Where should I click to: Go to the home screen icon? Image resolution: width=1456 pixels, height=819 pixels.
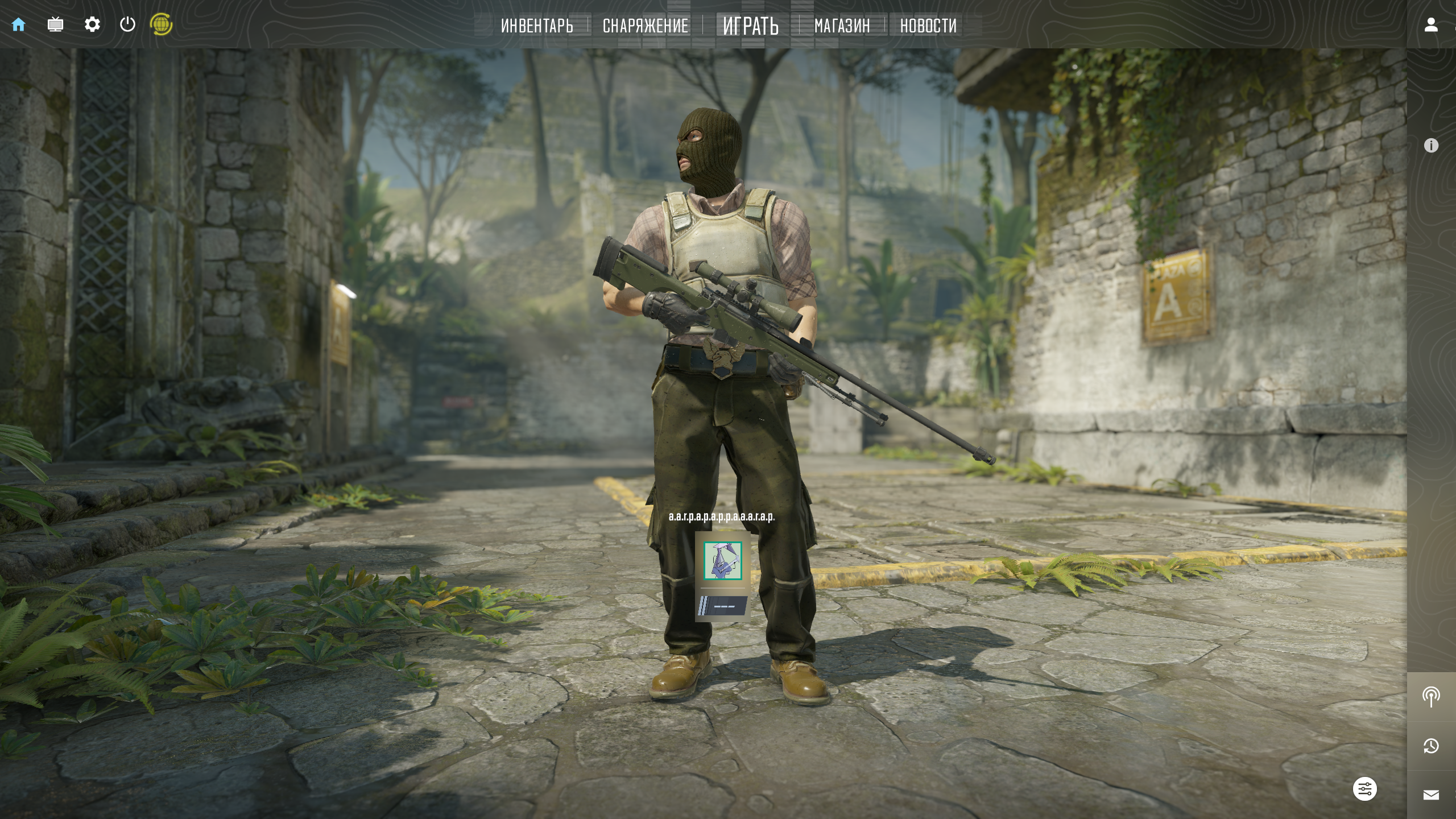click(19, 24)
